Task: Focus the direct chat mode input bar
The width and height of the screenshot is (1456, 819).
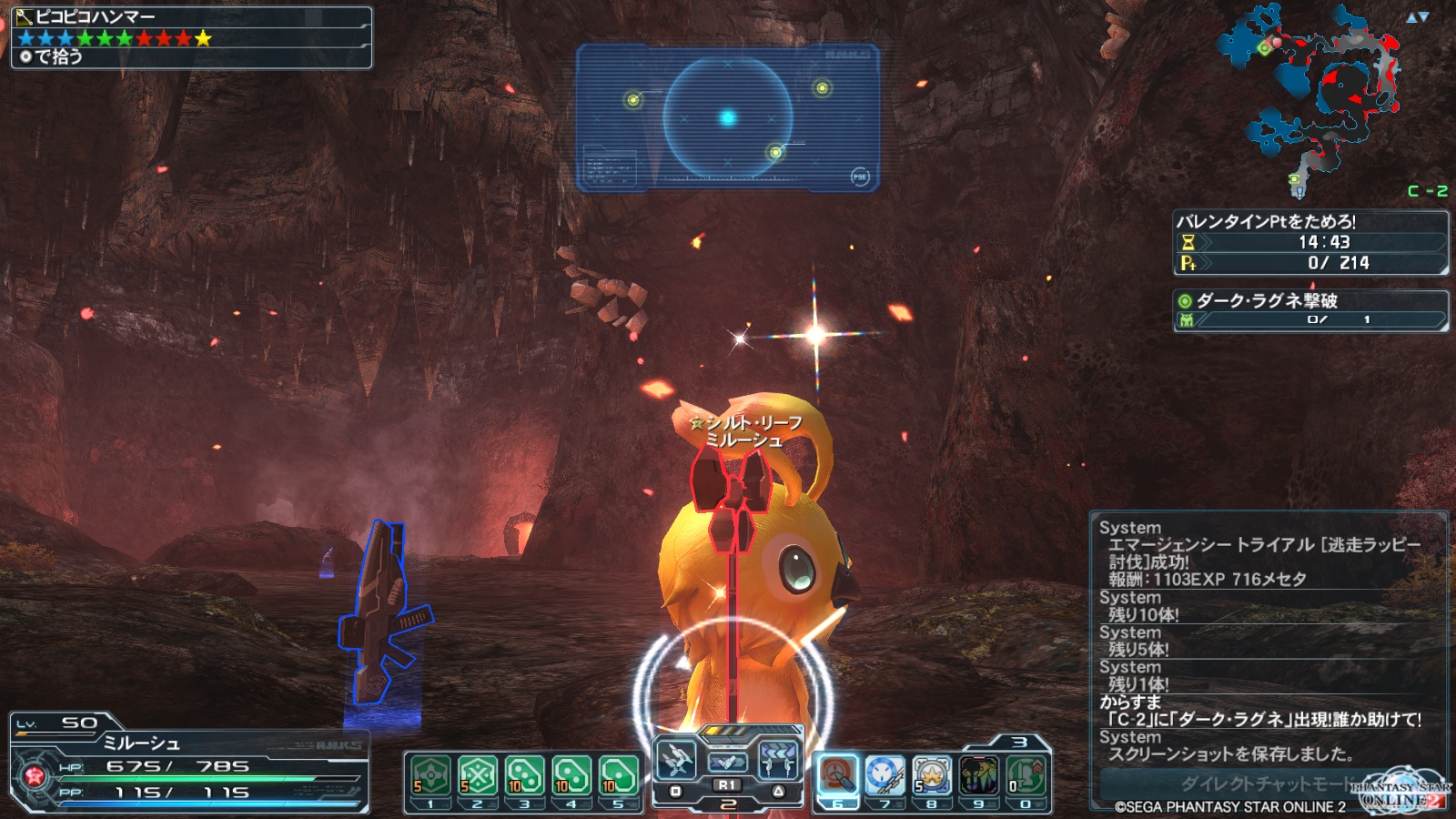Action: pos(1256,784)
